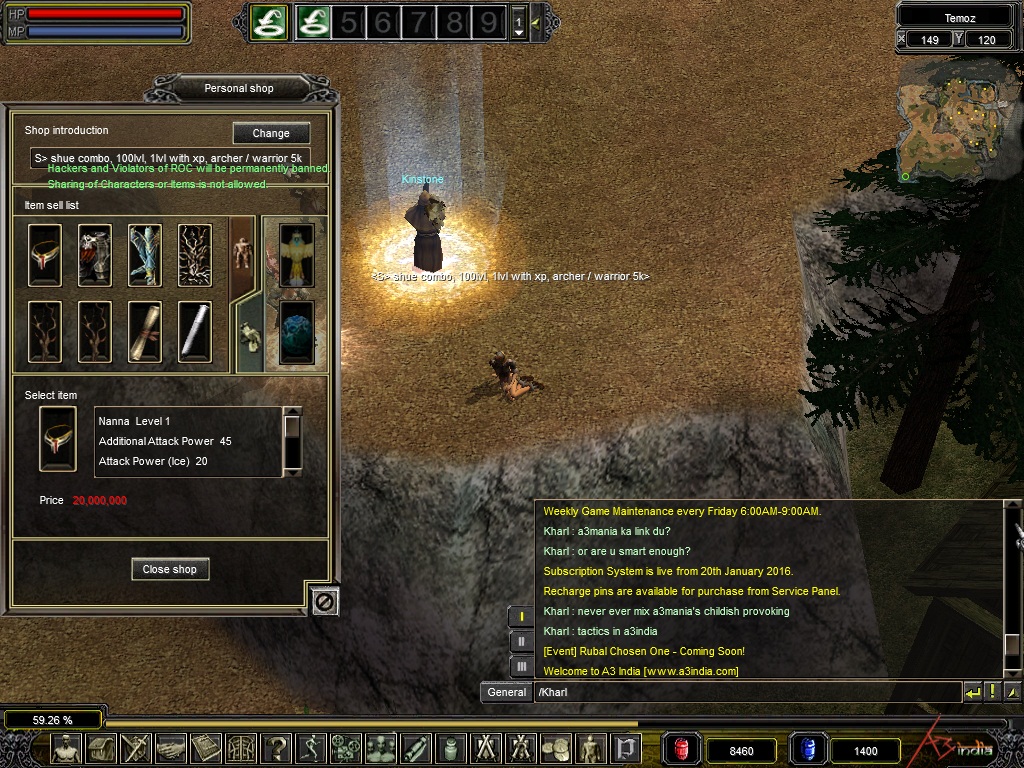Image resolution: width=1024 pixels, height=768 pixels.
Task: Switch to chat tab III
Action: click(521, 666)
